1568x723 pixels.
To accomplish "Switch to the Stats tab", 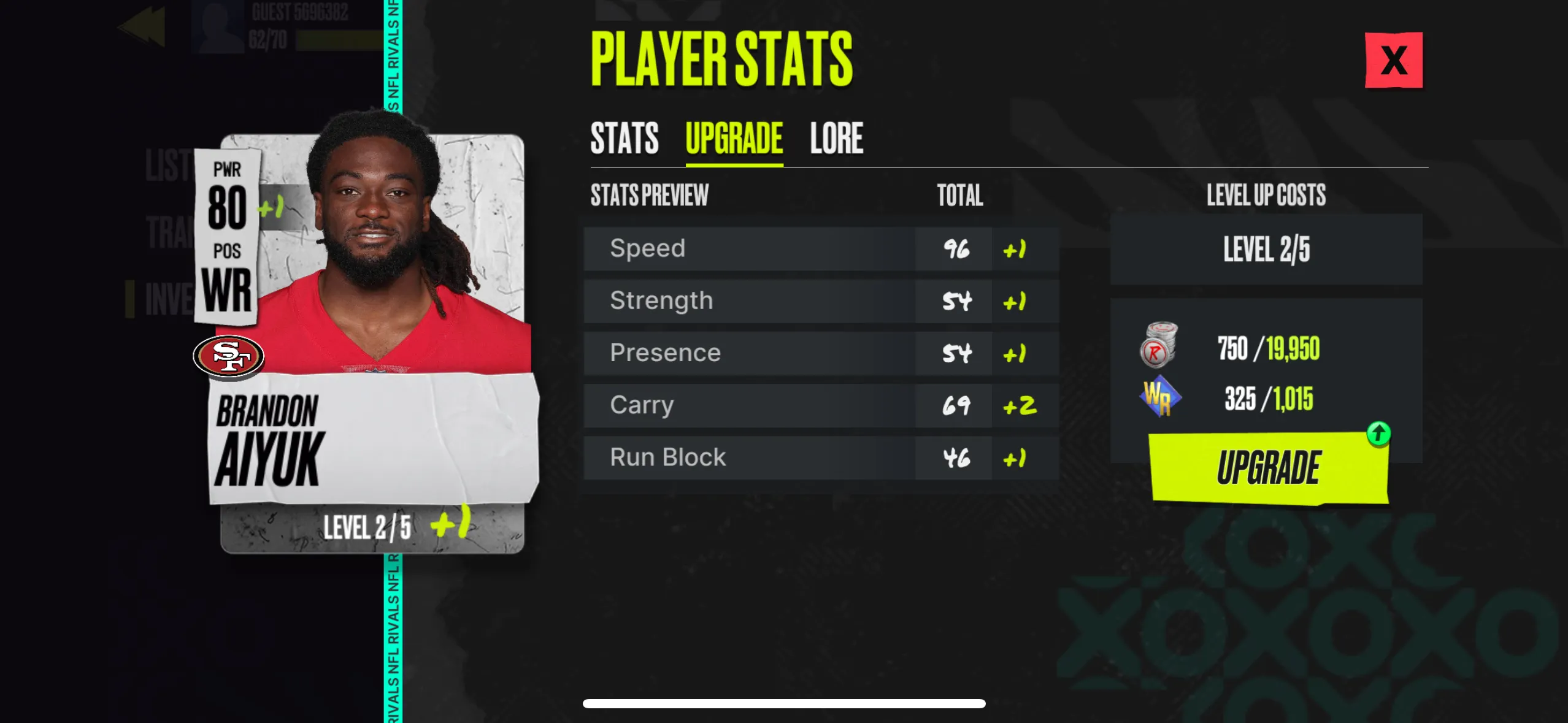I will 625,138.
